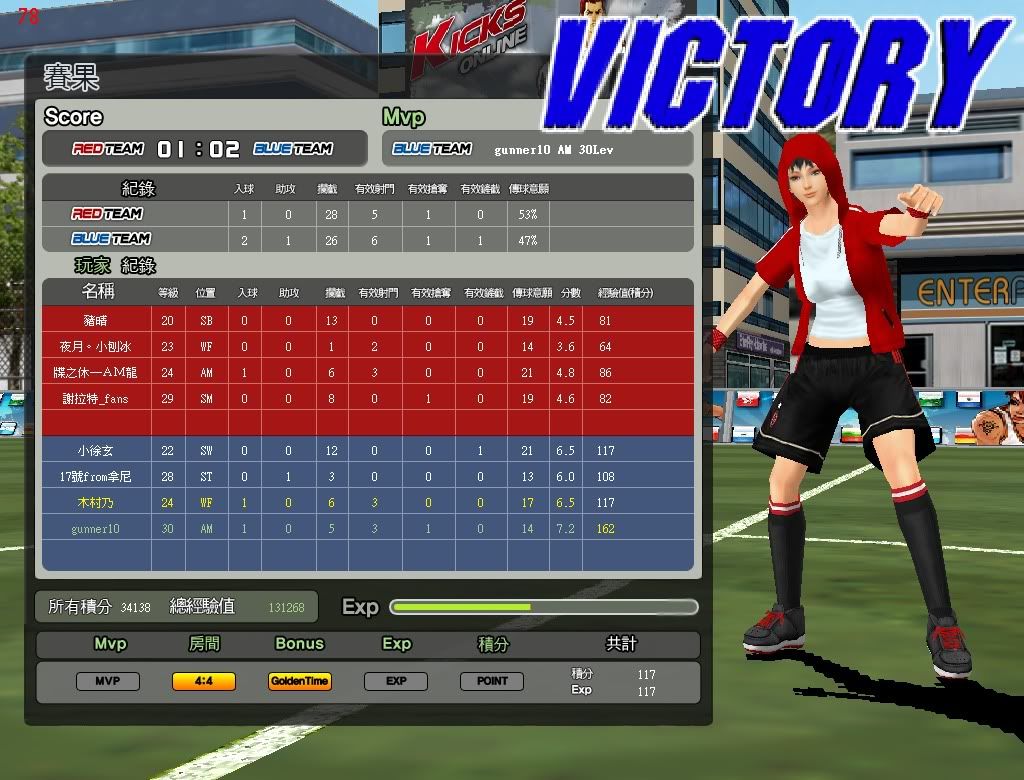
Task: Select the 4:4 room bonus button
Action: (204, 682)
